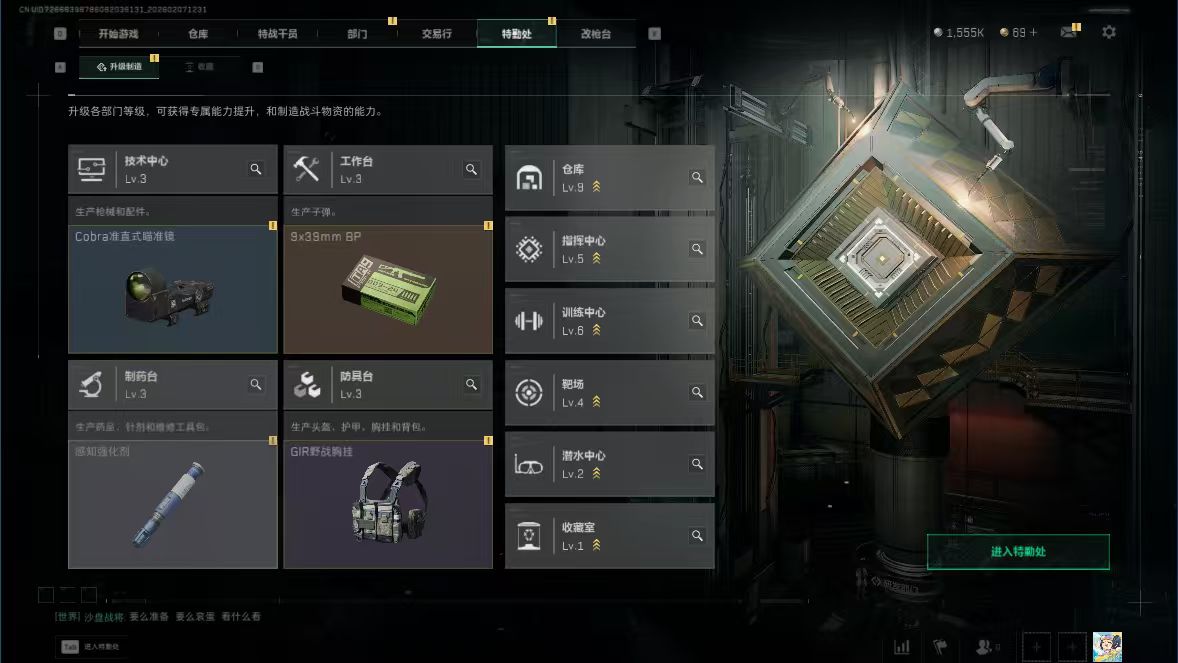This screenshot has width=1178, height=663.
Task: Open the settings gear icon
Action: pyautogui.click(x=1109, y=32)
